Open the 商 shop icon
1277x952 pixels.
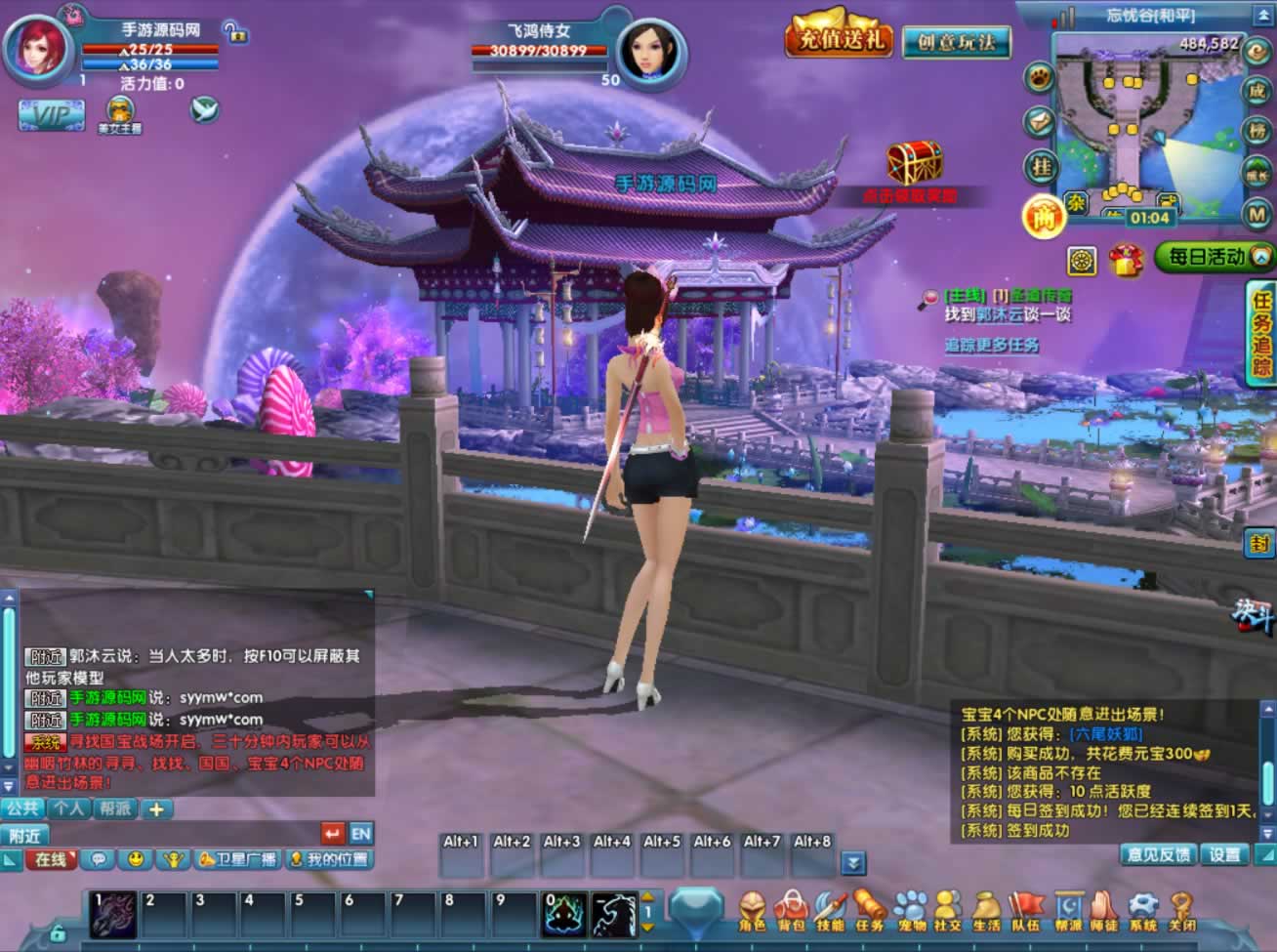tap(1043, 216)
